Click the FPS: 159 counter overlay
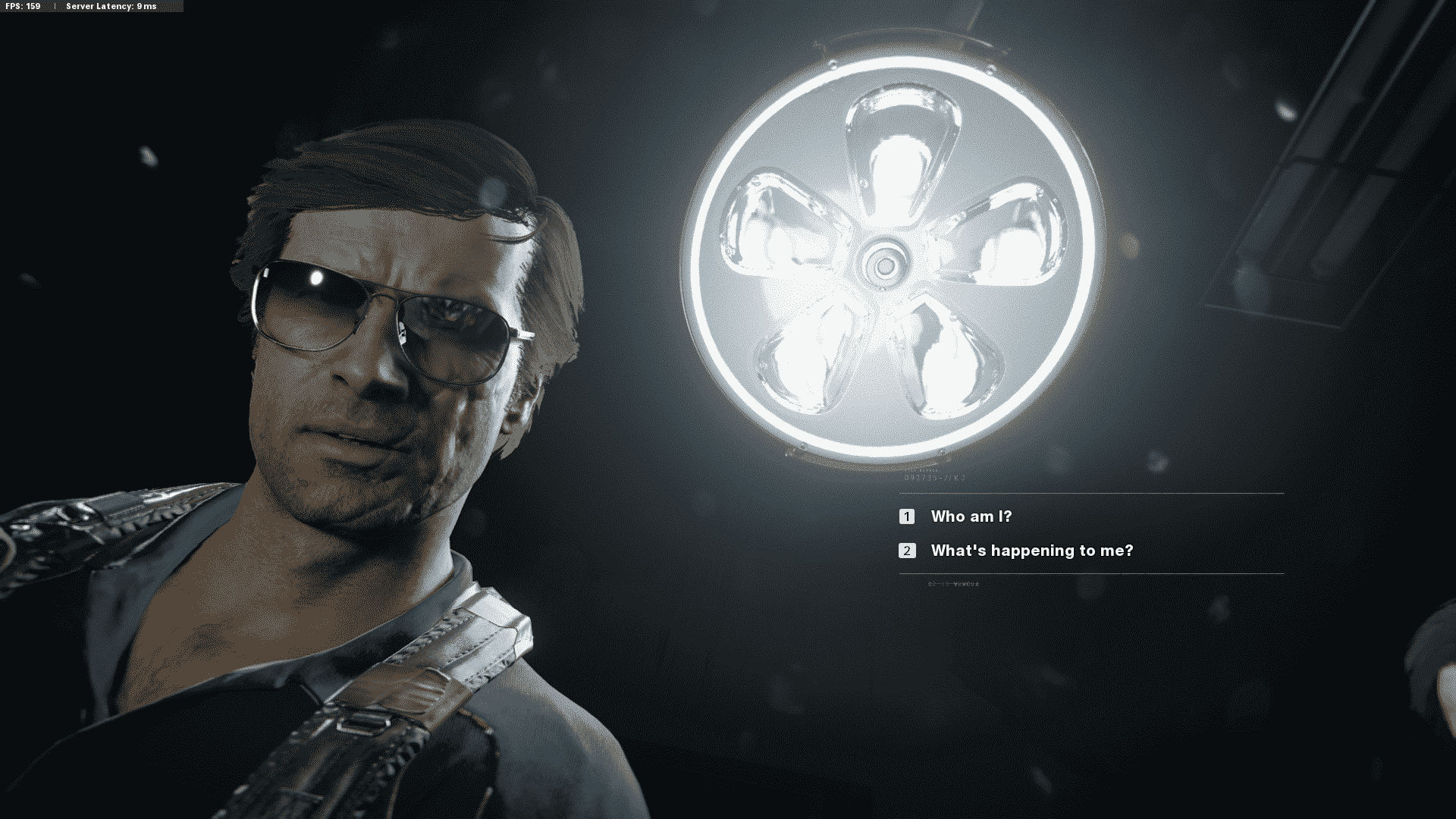The image size is (1456, 819). (23, 7)
